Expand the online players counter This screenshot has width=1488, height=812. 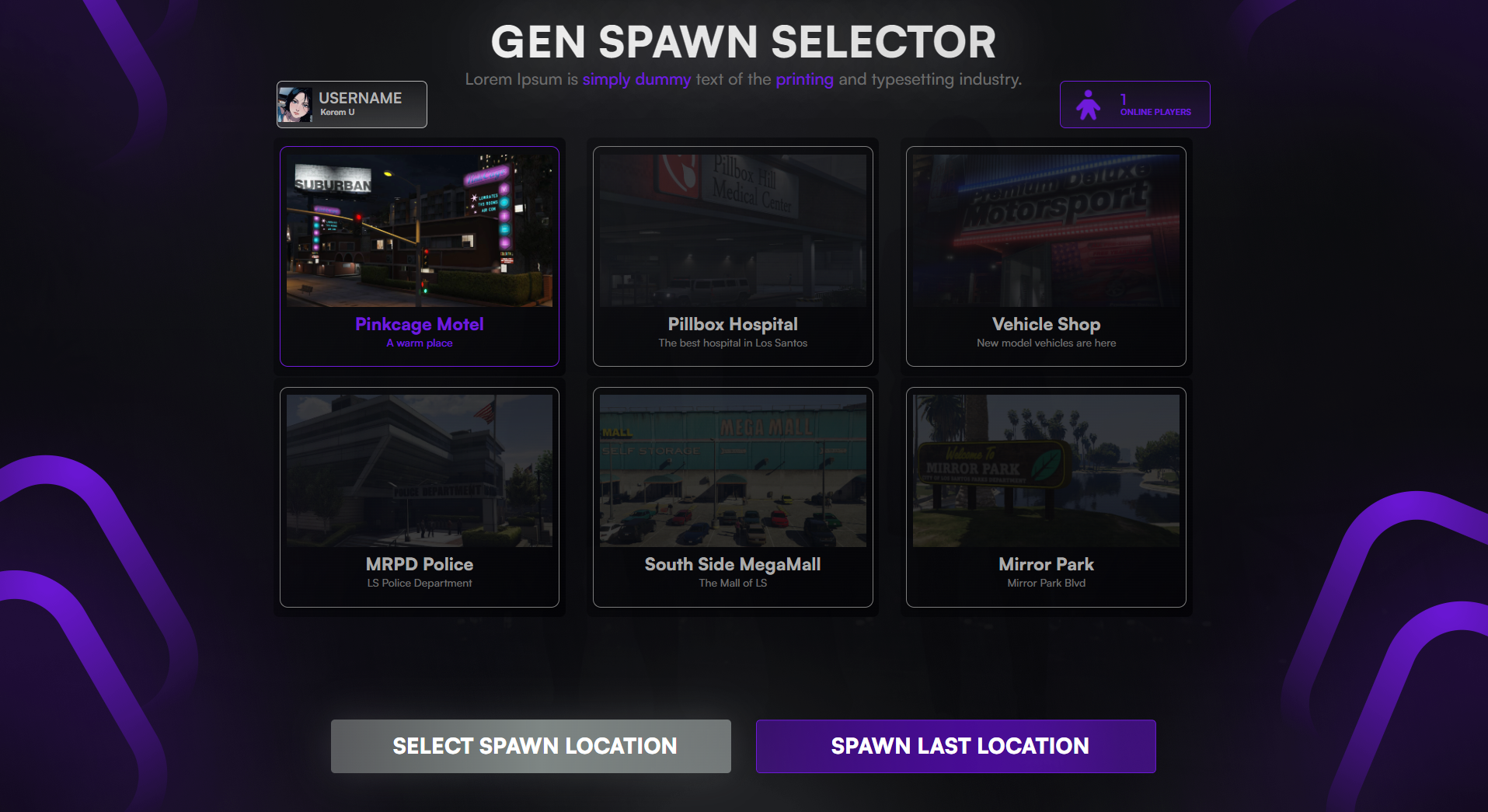(x=1134, y=104)
